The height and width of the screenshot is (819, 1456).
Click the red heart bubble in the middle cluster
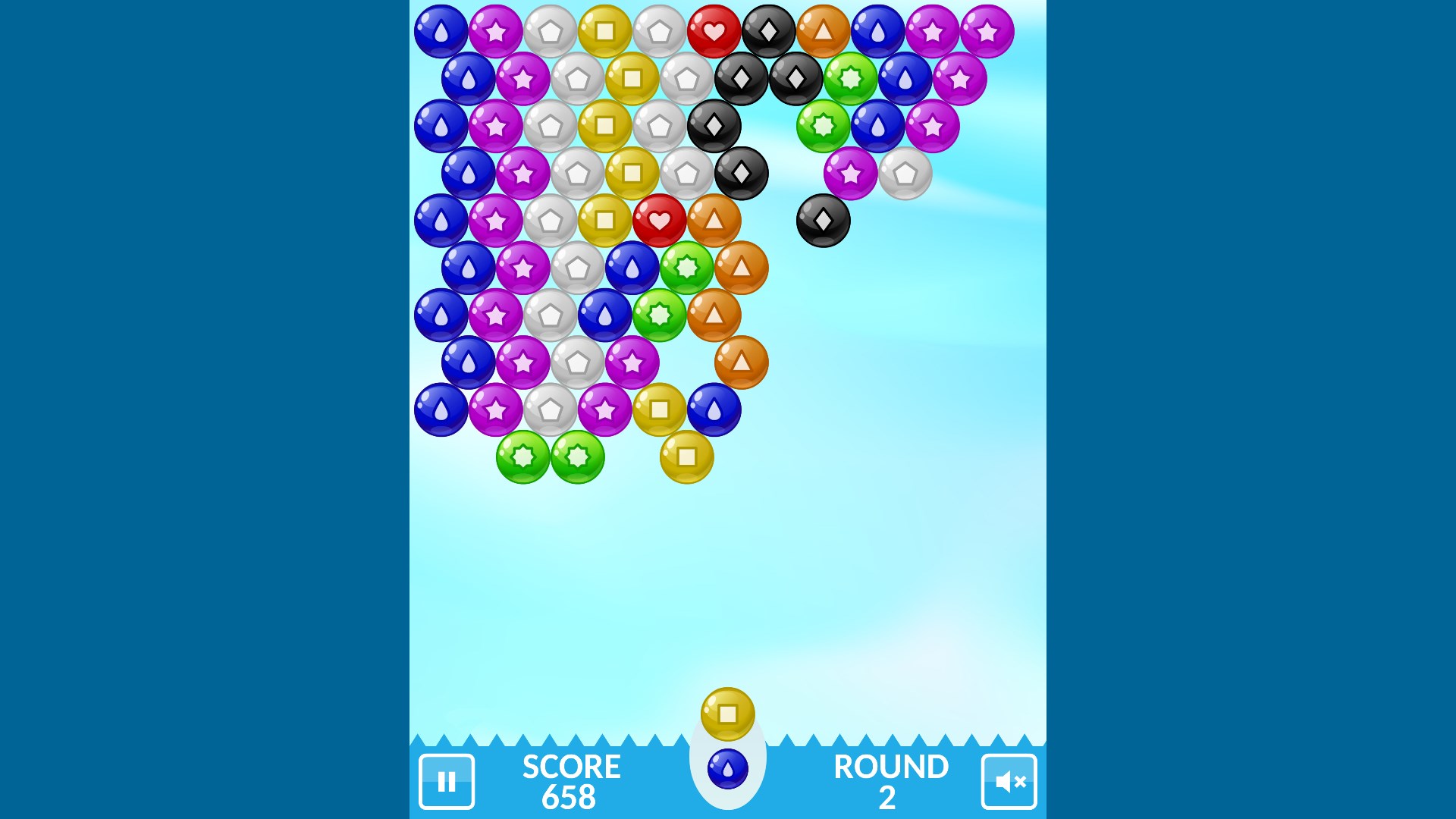[659, 220]
